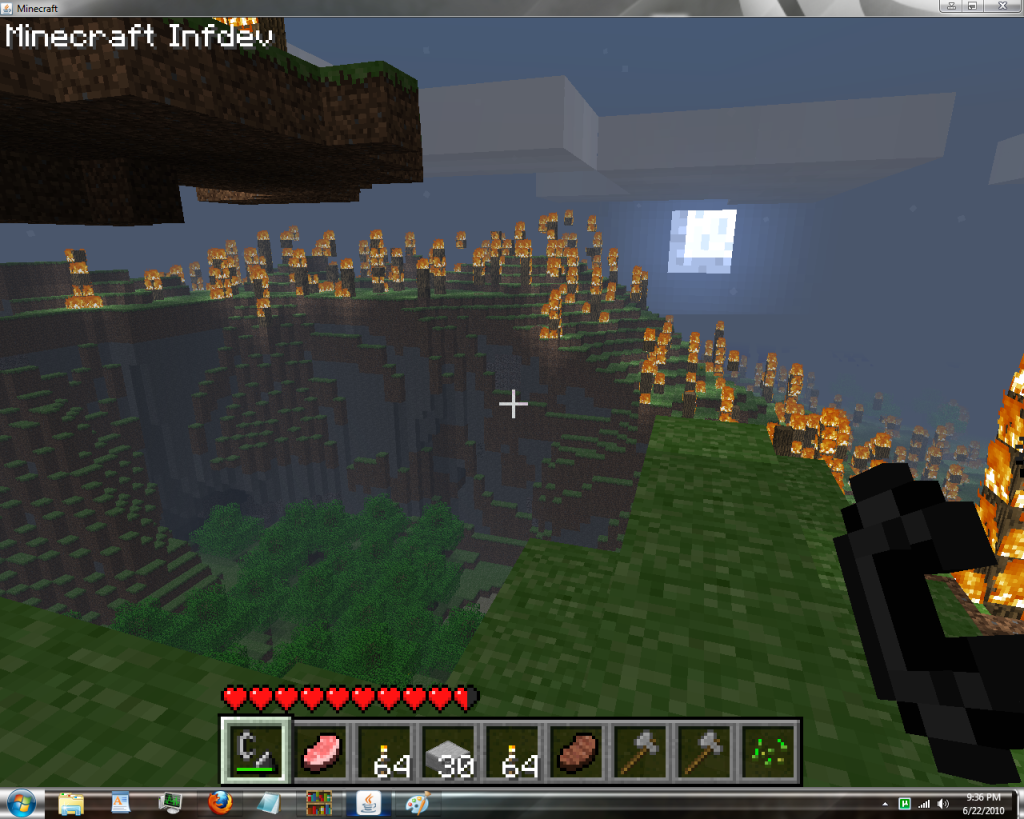Choose the raw porkchop in the hotbar

click(x=322, y=750)
